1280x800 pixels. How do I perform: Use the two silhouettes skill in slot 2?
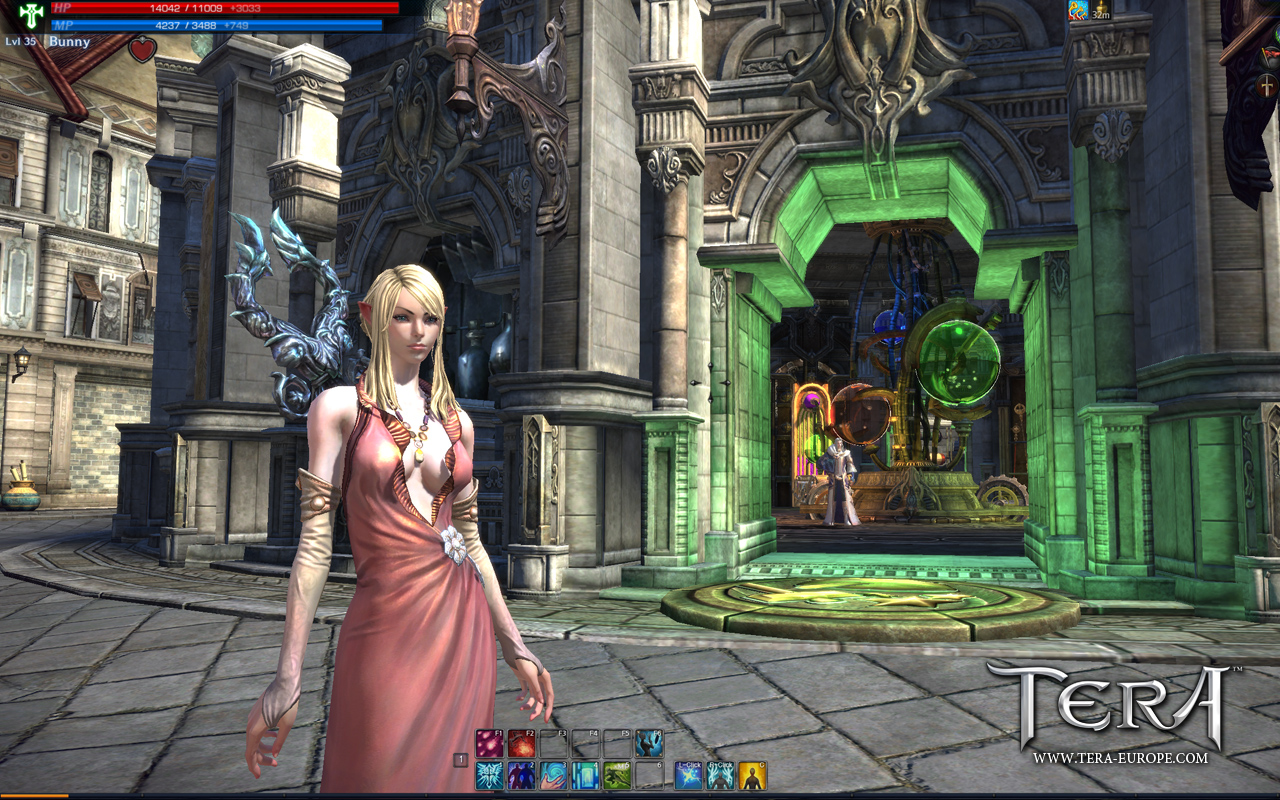521,775
